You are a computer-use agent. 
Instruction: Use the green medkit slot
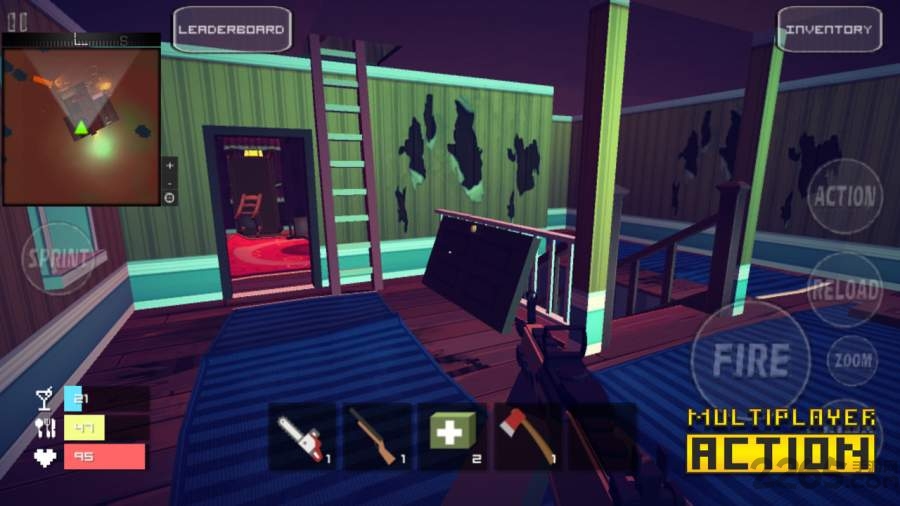(x=452, y=436)
